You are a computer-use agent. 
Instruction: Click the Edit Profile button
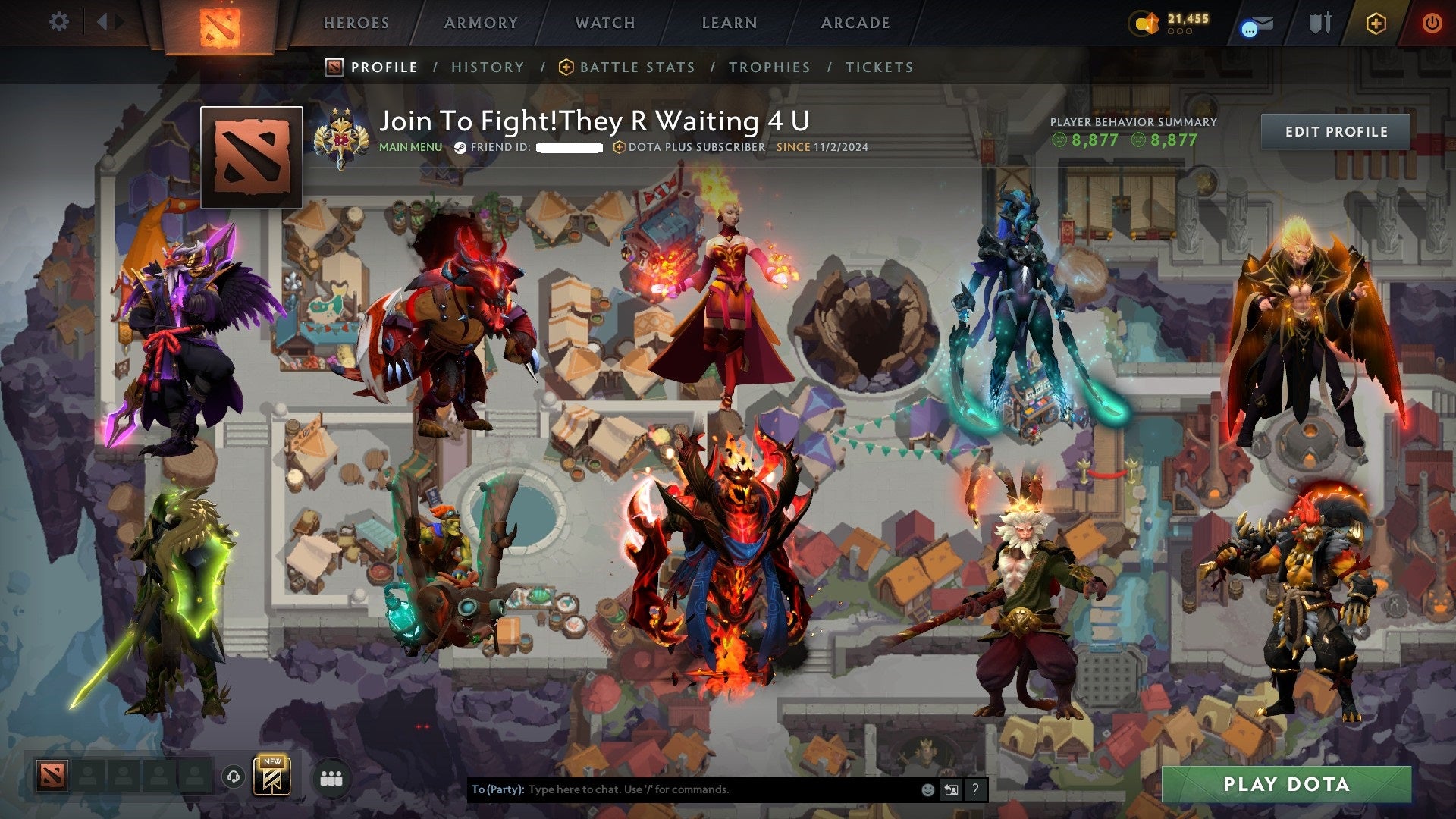click(1335, 131)
